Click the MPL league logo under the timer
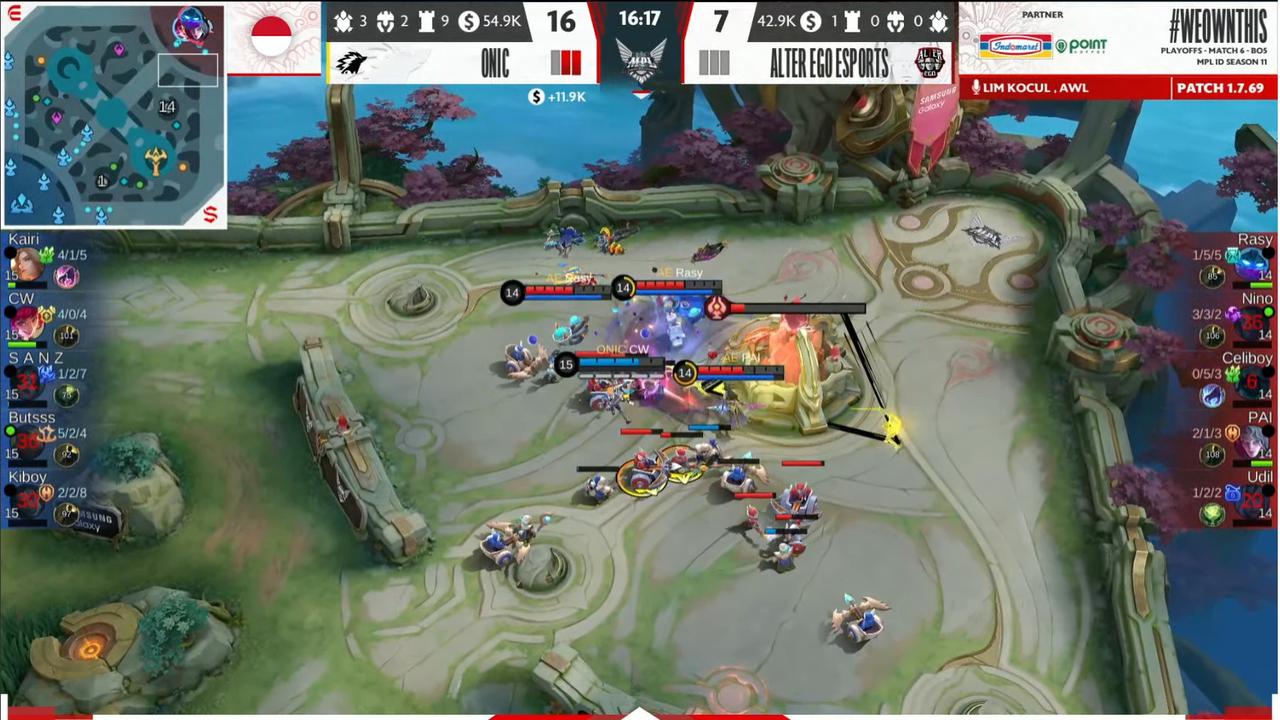This screenshot has height=720, width=1280. 639,58
